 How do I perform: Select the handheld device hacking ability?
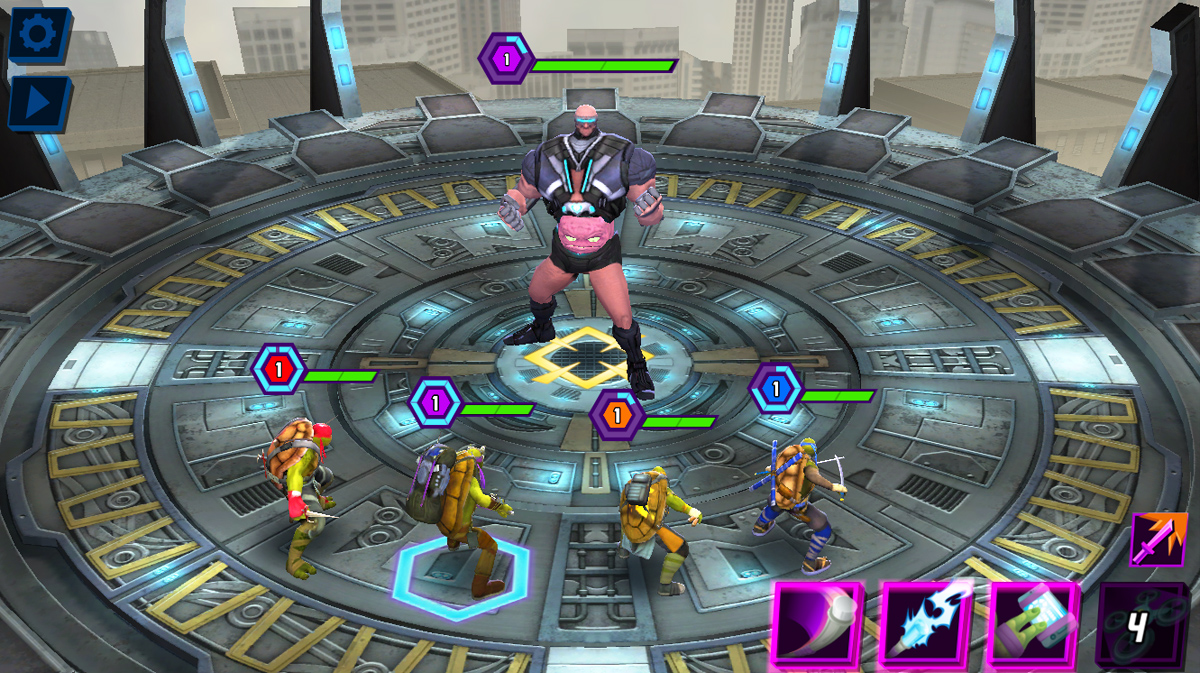(x=1033, y=625)
